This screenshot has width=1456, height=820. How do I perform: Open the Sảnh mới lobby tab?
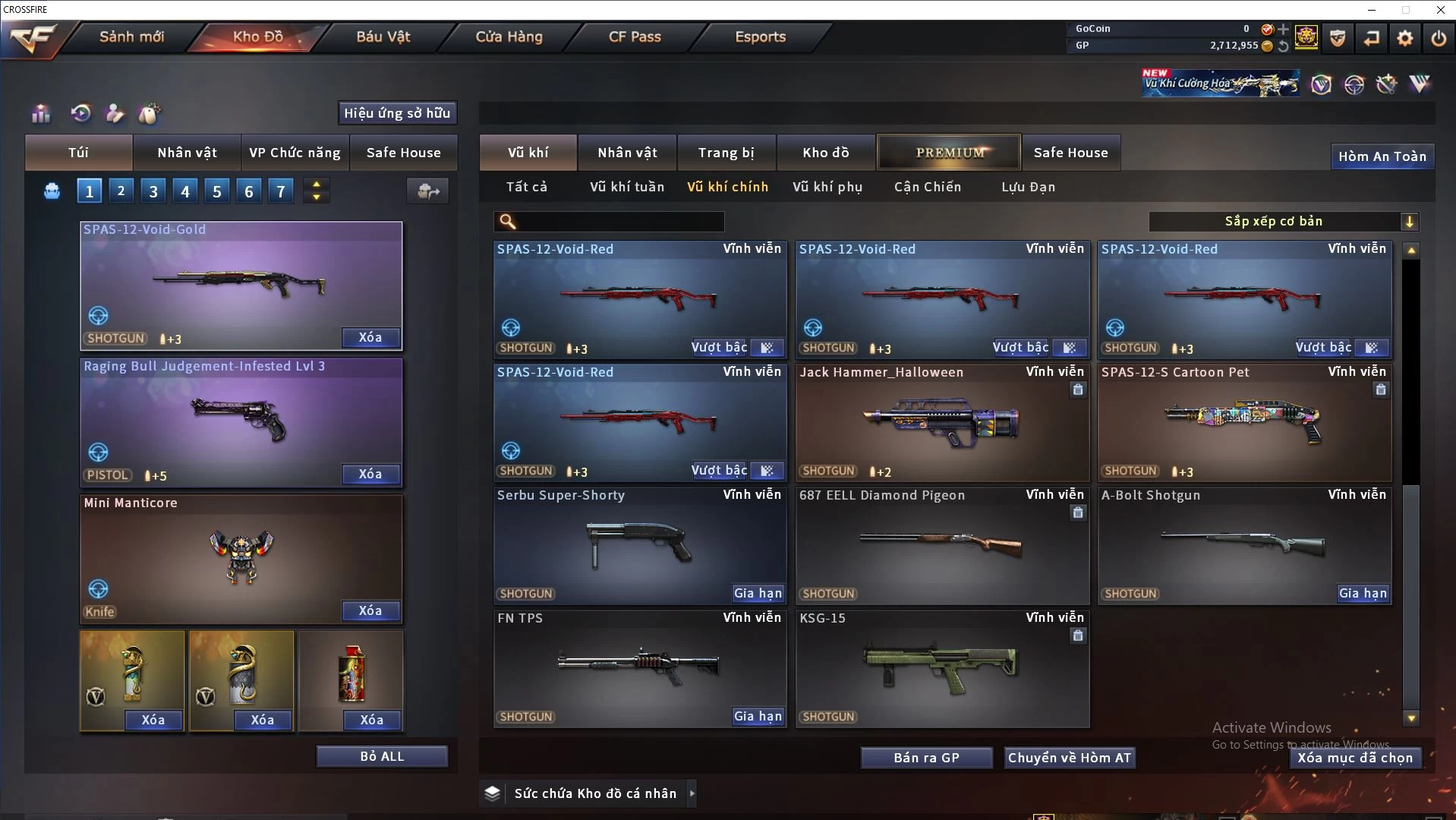pyautogui.click(x=131, y=37)
